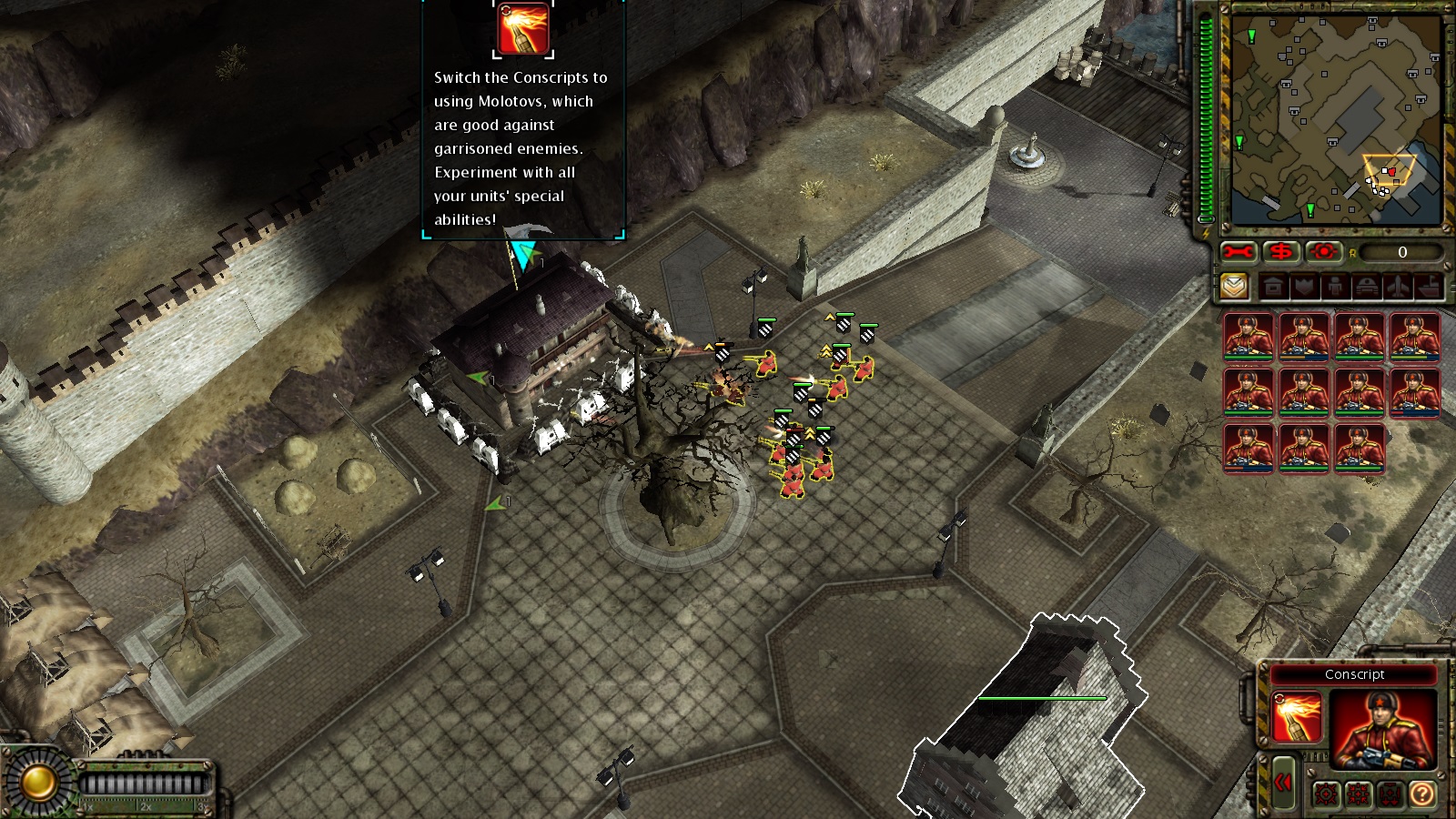Image resolution: width=1456 pixels, height=819 pixels.
Task: Open the vehicles production tab
Action: pyautogui.click(x=1367, y=288)
